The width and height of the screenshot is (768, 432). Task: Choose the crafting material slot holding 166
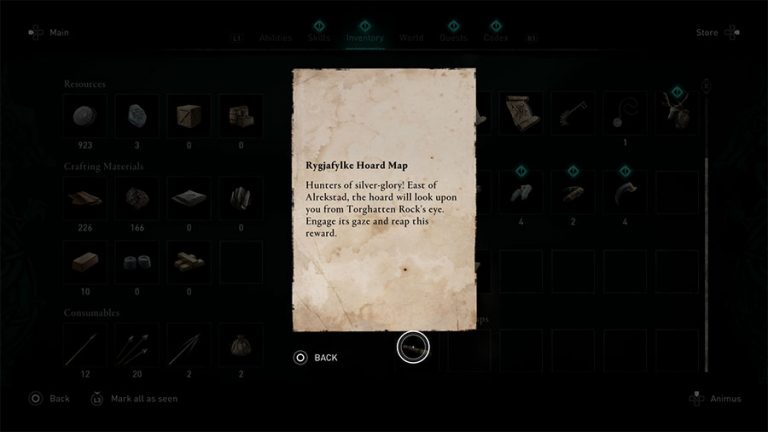137,198
